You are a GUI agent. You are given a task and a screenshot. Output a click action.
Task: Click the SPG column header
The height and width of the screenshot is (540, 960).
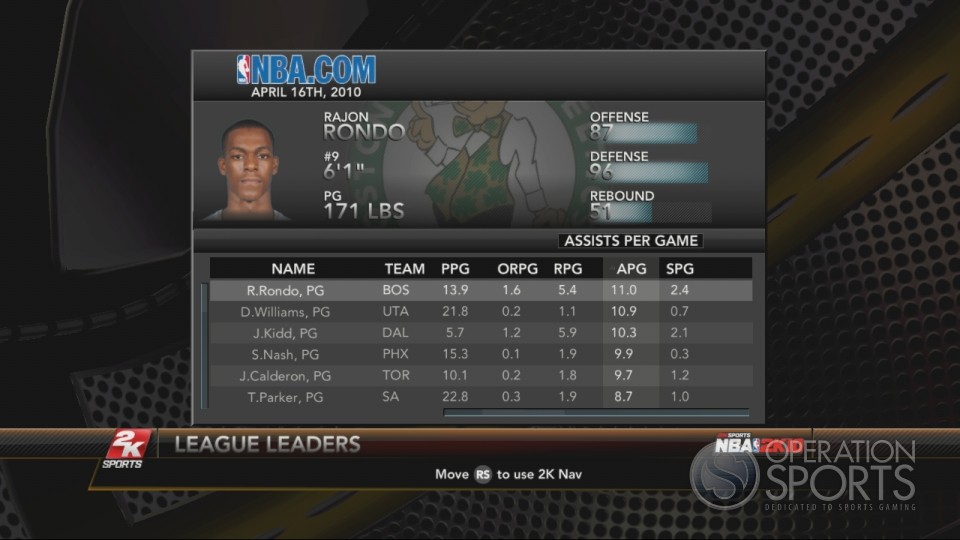(680, 269)
